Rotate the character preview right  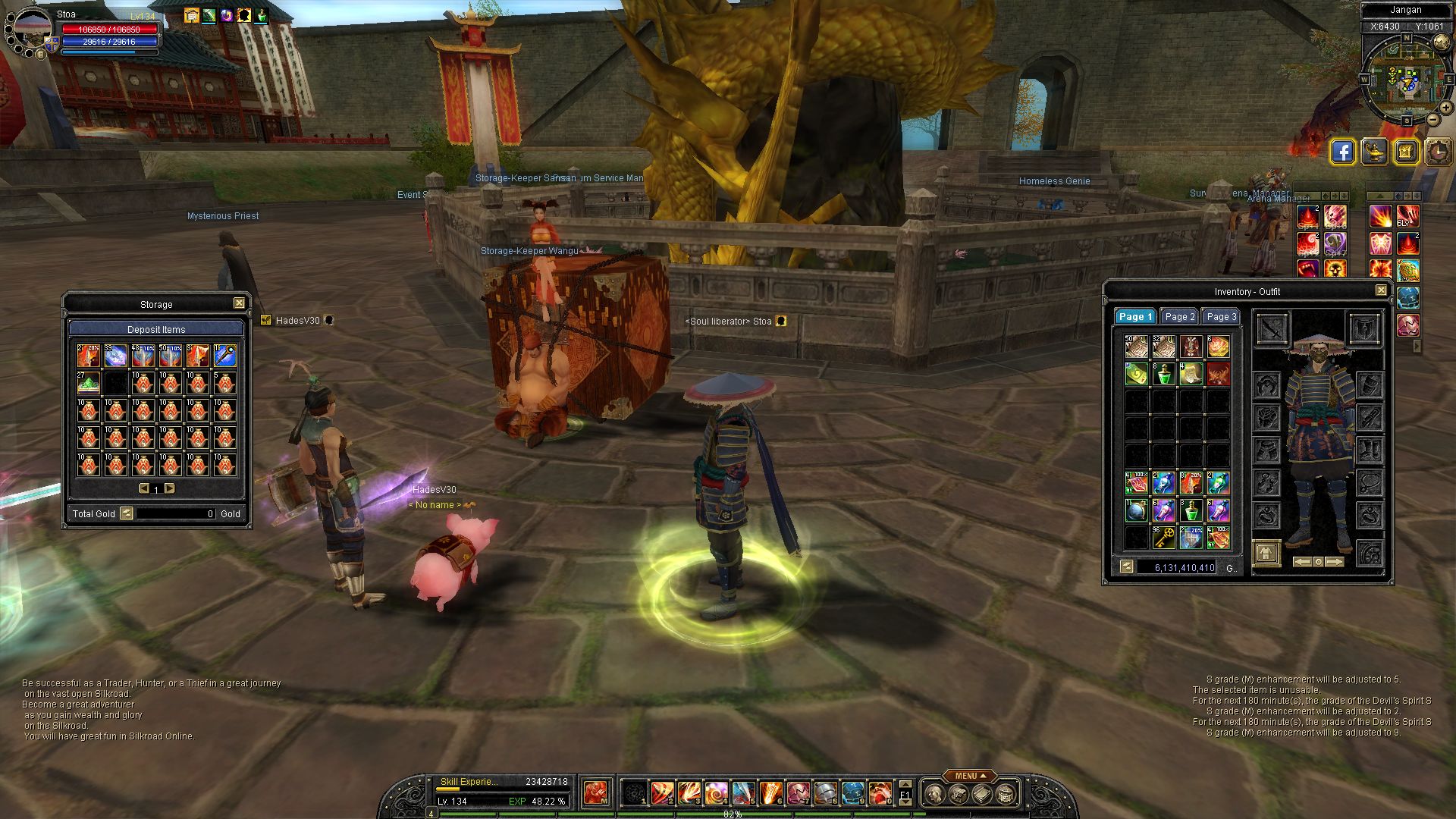pos(1335,562)
